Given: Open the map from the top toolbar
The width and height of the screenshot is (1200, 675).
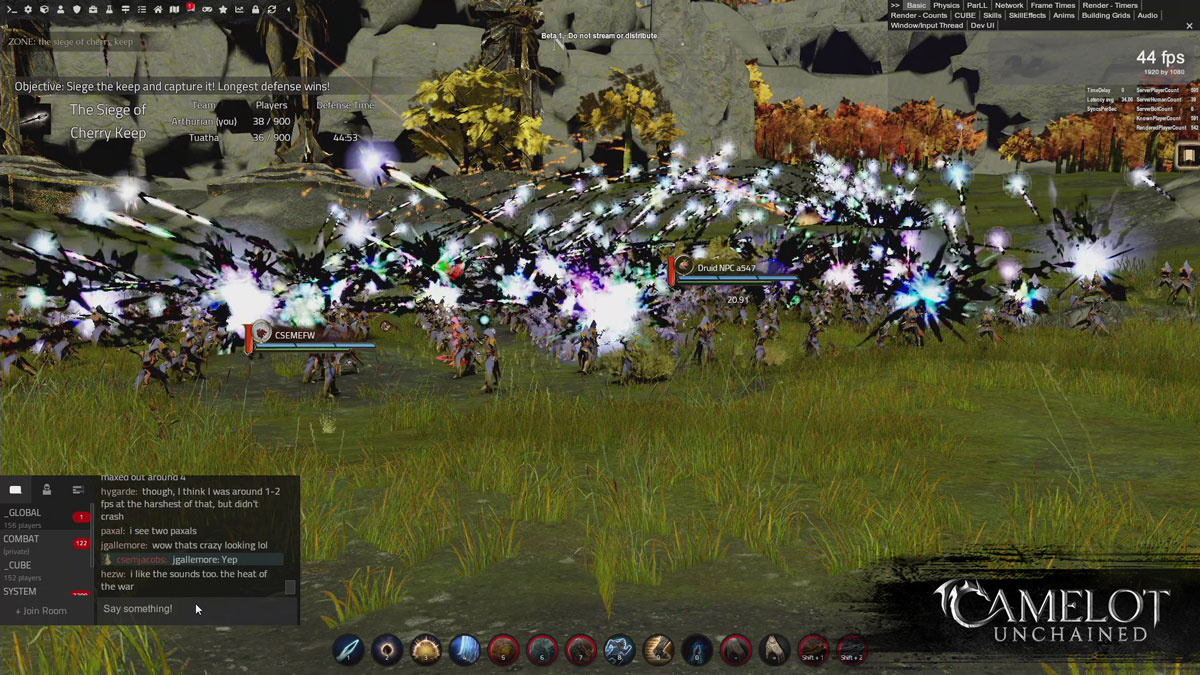Looking at the screenshot, I should pyautogui.click(x=174, y=10).
